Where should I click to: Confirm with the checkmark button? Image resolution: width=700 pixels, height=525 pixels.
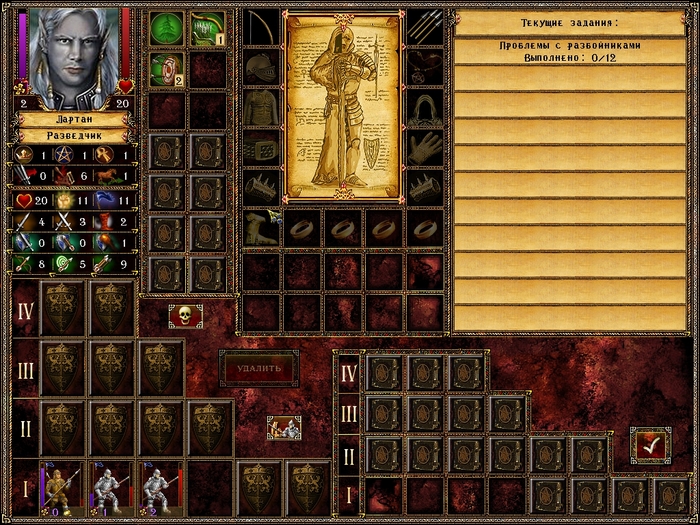tap(649, 446)
